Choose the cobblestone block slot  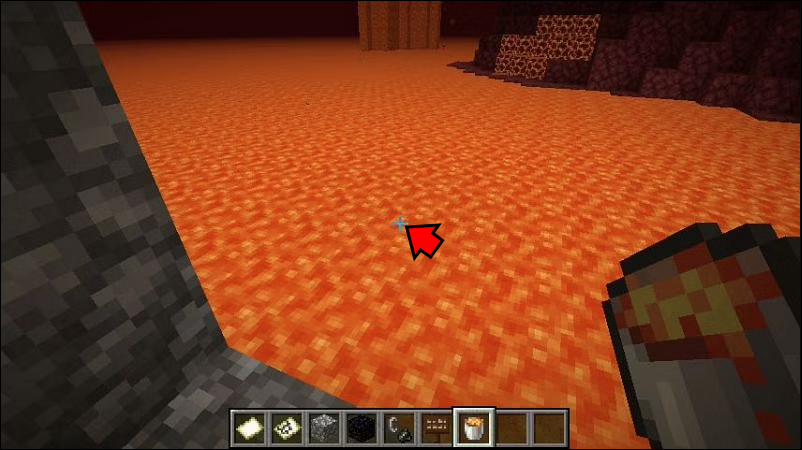click(321, 427)
